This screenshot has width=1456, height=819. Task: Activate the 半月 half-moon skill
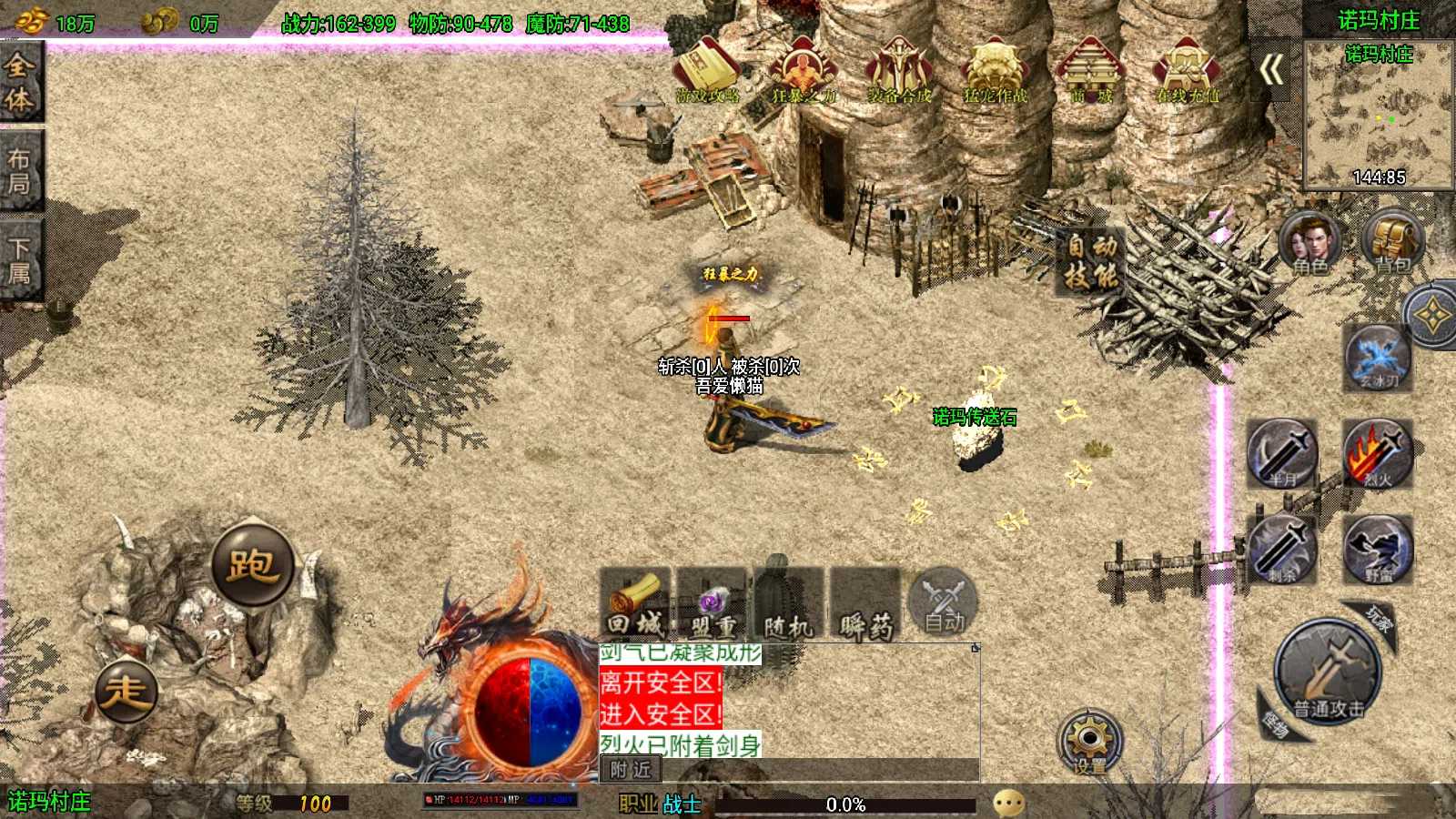click(1282, 453)
